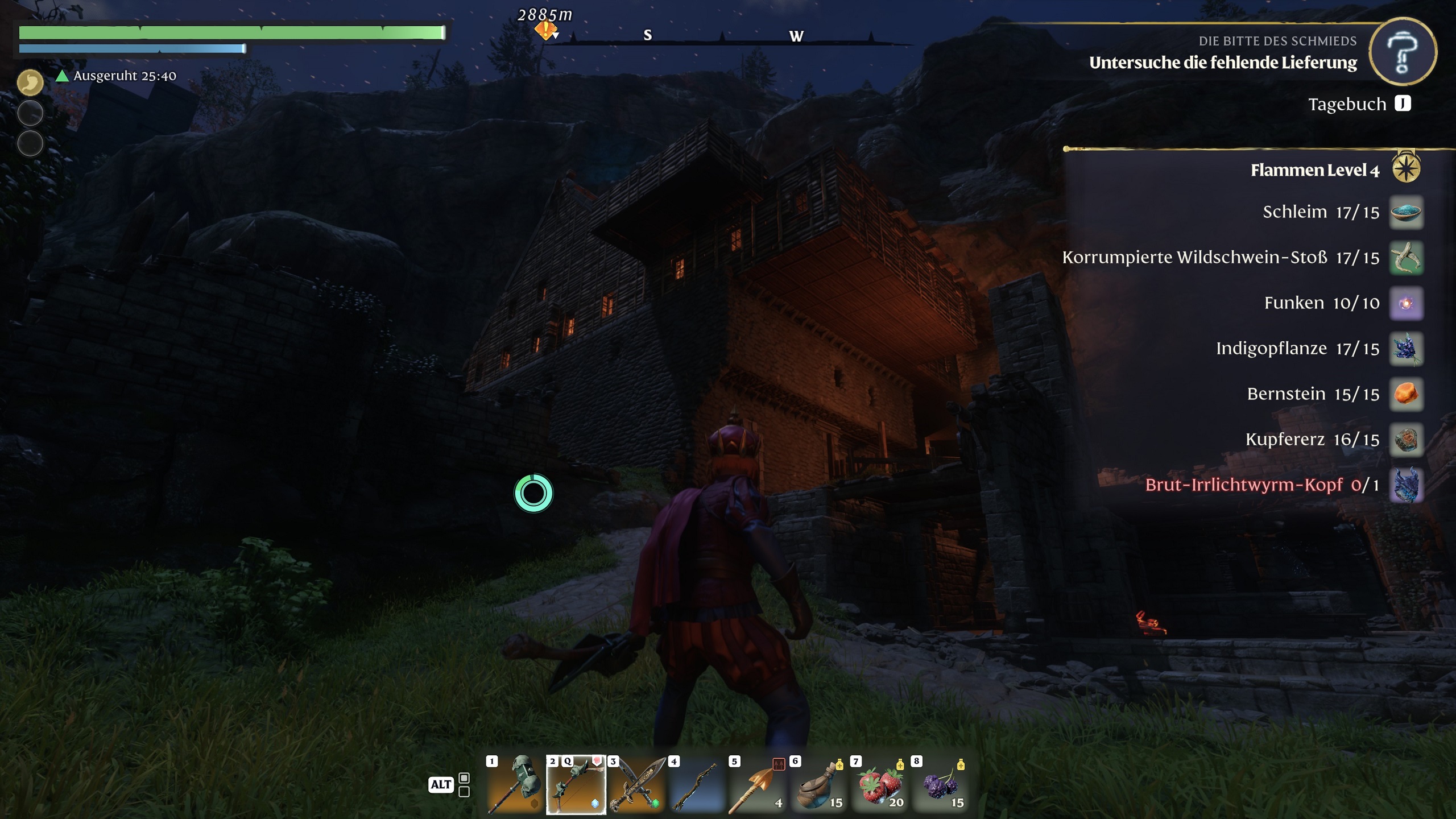Select the blackberries in slot 8
This screenshot has width=1456, height=819.
pyautogui.click(x=941, y=785)
